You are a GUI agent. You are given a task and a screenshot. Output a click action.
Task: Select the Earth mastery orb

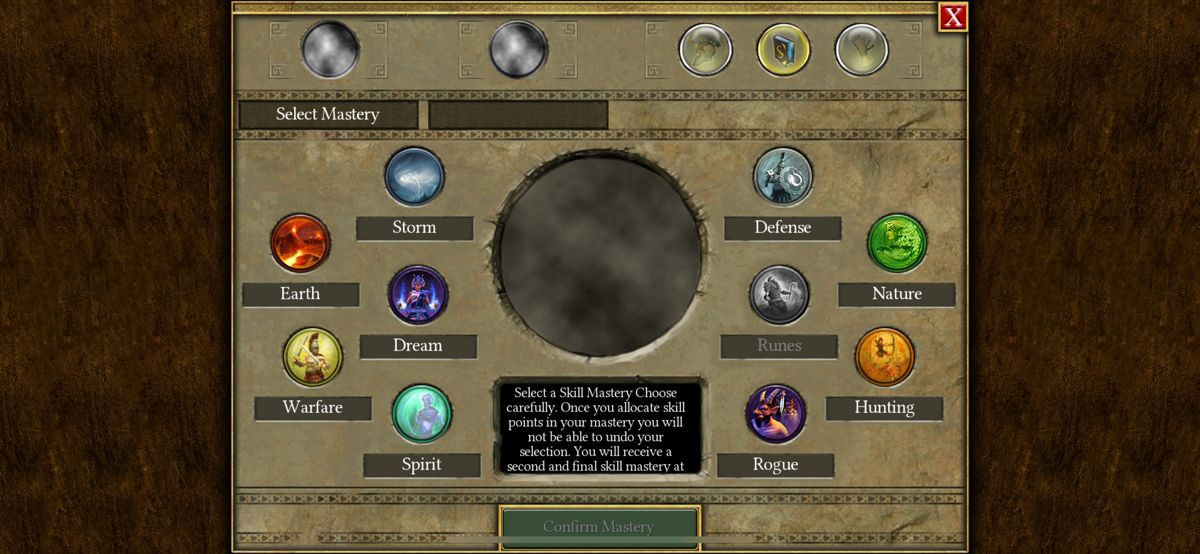[300, 243]
